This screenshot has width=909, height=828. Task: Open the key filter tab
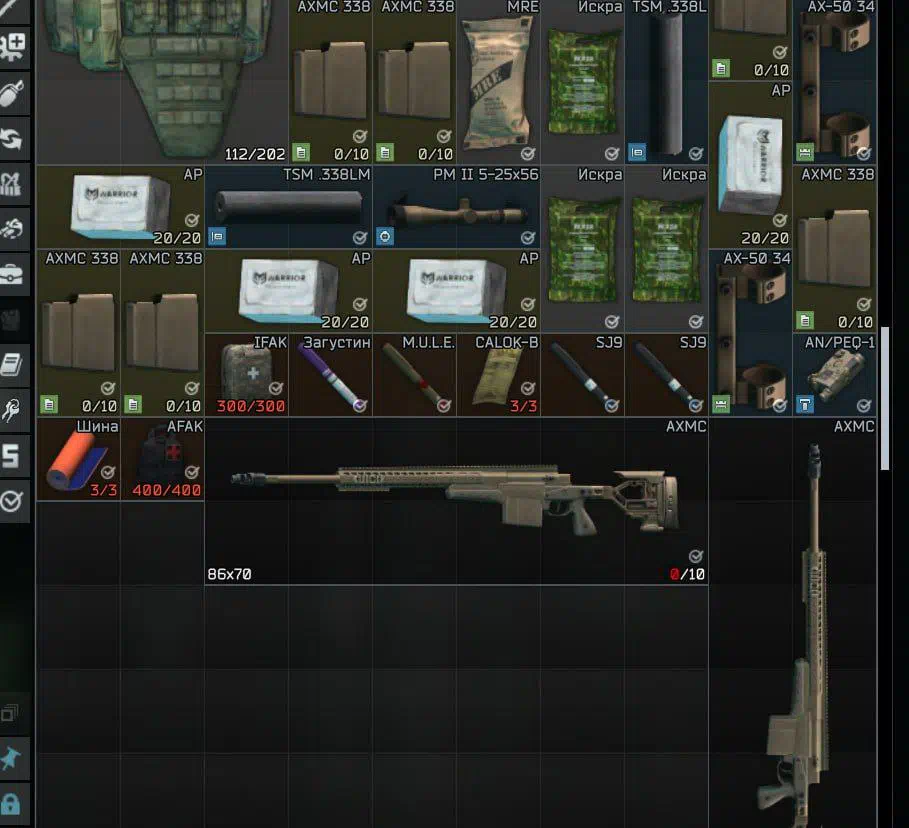(x=12, y=410)
